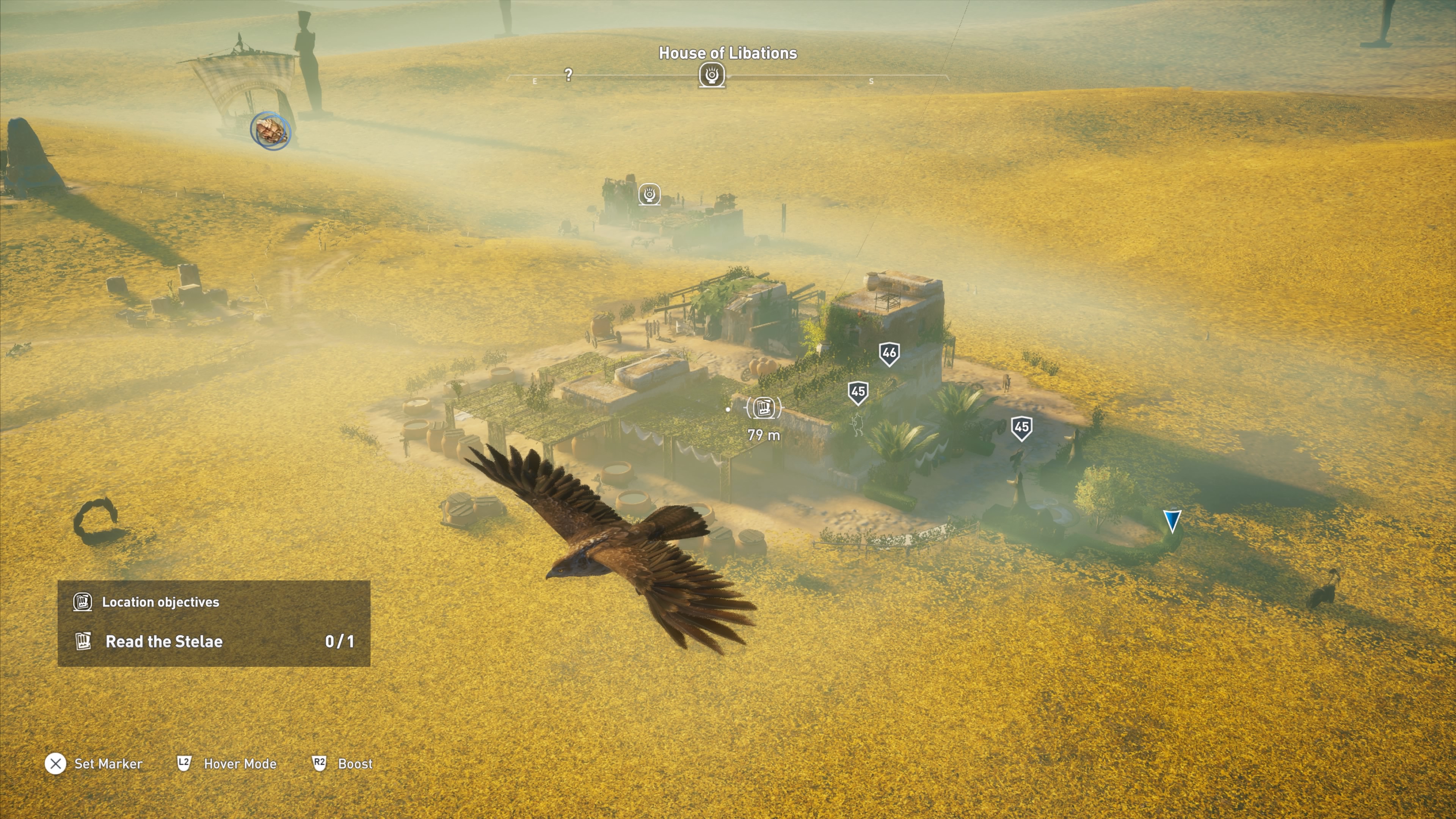Screen dimensions: 1456x819
Task: Choose the stele objective marker showing 79 m
Action: pos(764,407)
